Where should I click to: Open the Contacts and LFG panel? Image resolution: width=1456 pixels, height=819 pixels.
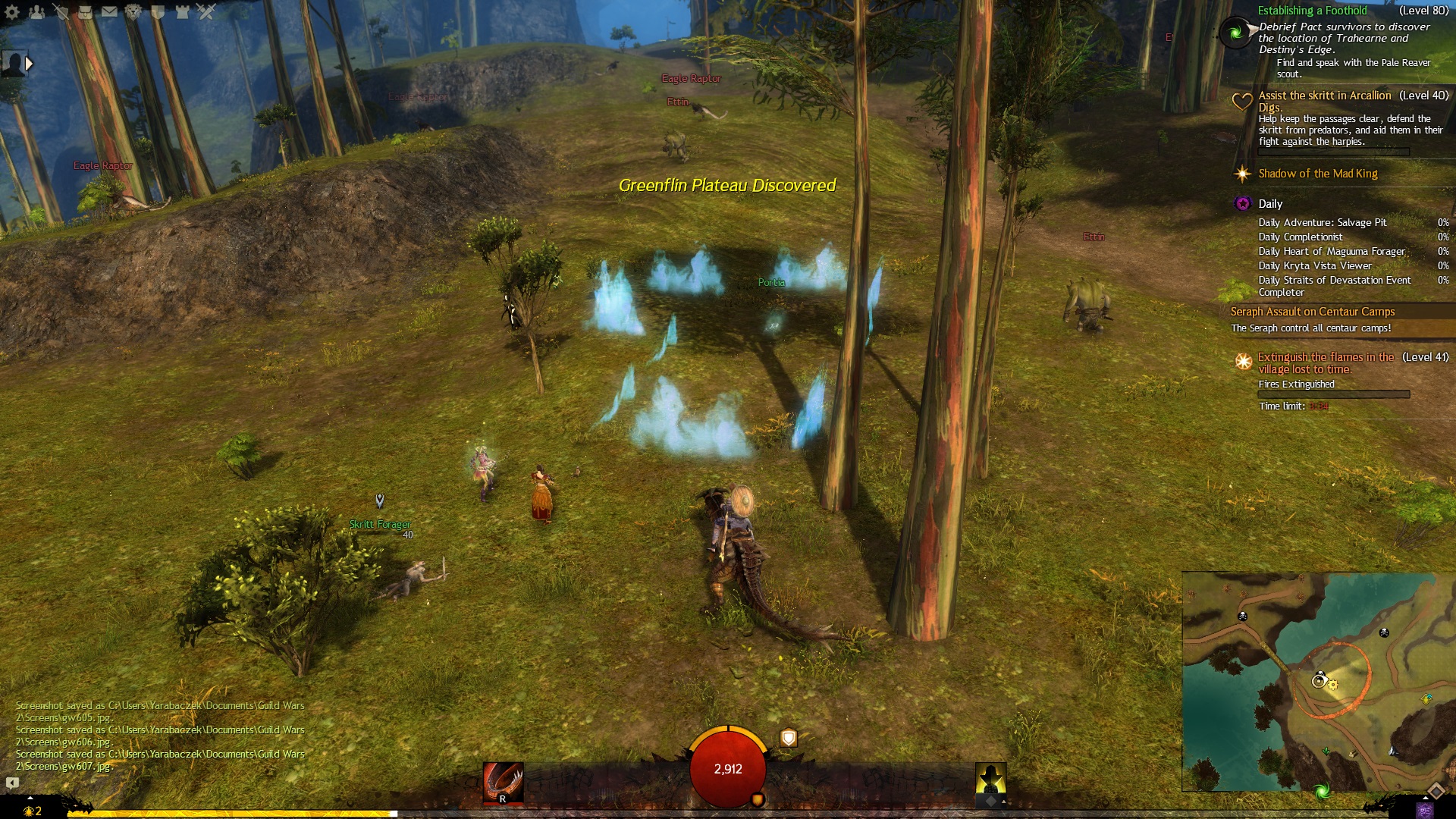pos(36,11)
